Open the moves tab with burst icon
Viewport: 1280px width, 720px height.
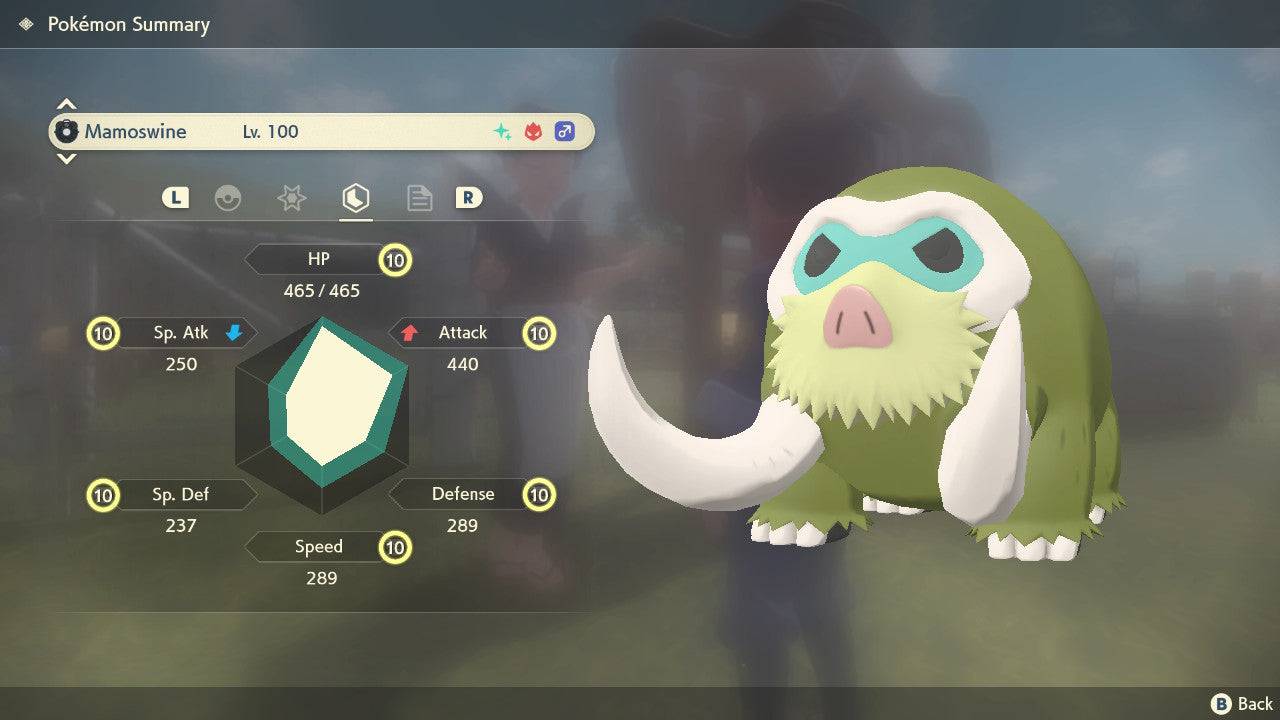pos(291,198)
